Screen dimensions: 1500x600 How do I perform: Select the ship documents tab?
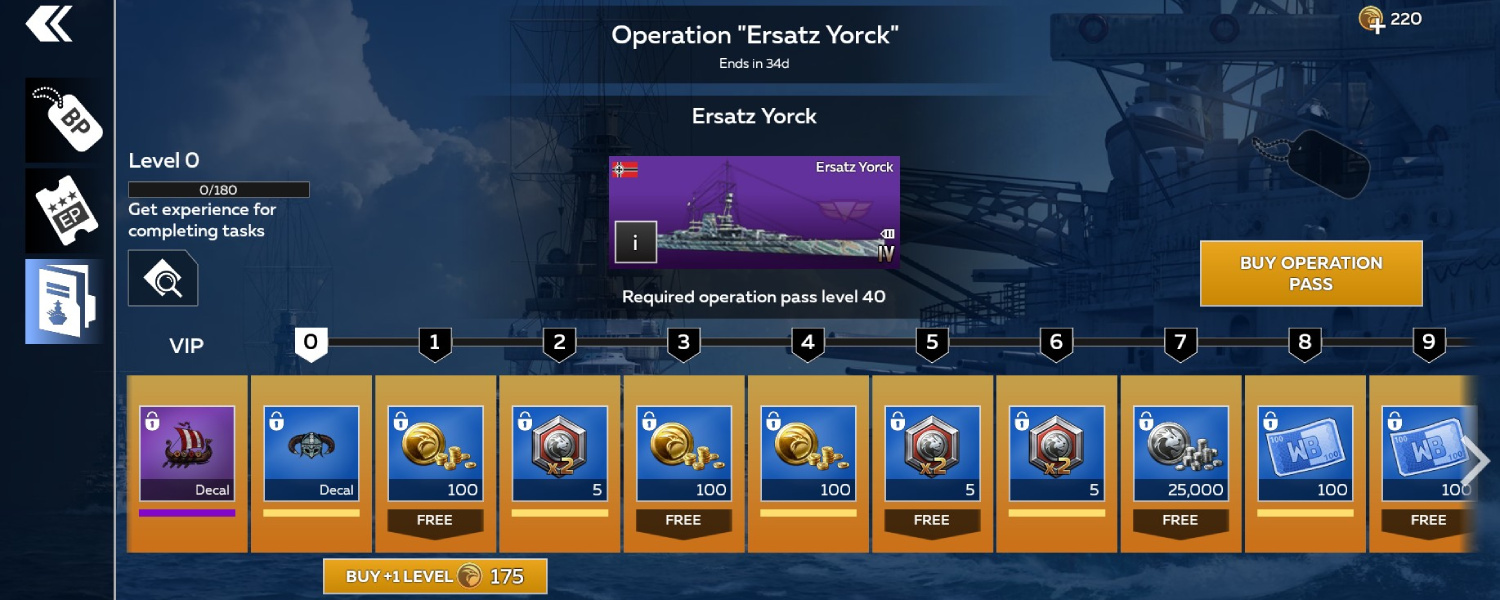(65, 301)
